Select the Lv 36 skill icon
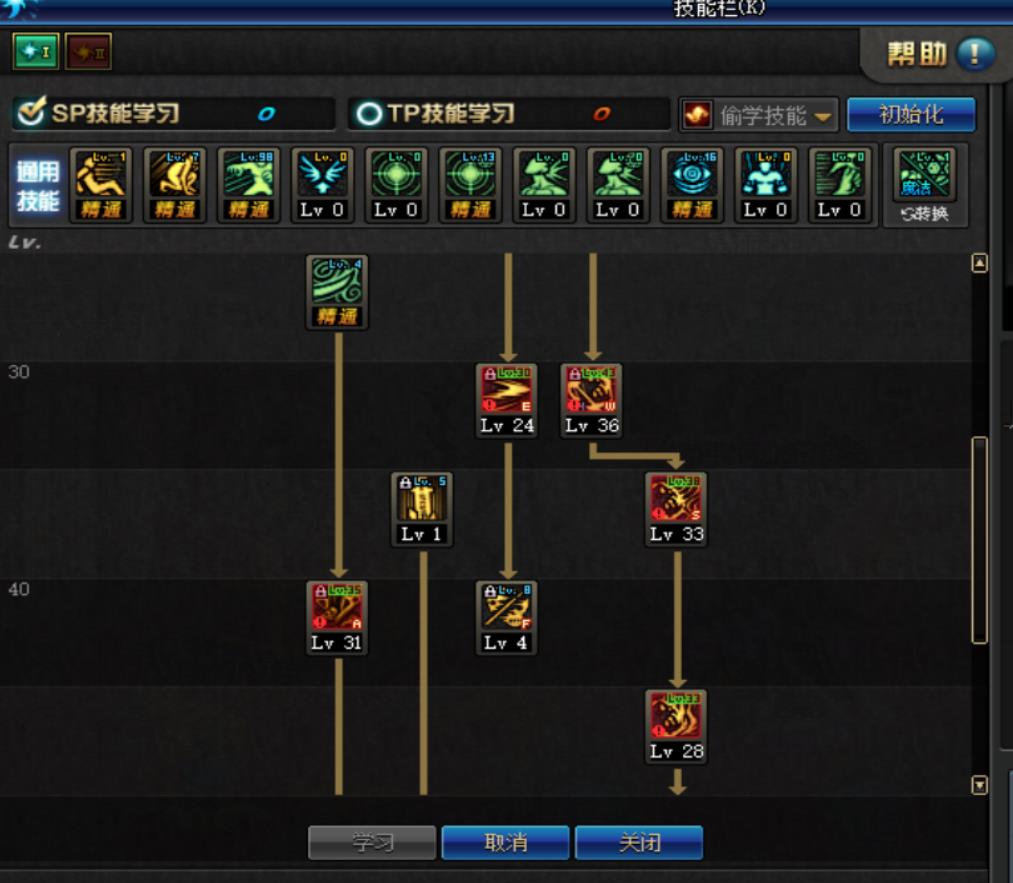Viewport: 1013px width, 883px height. 591,390
